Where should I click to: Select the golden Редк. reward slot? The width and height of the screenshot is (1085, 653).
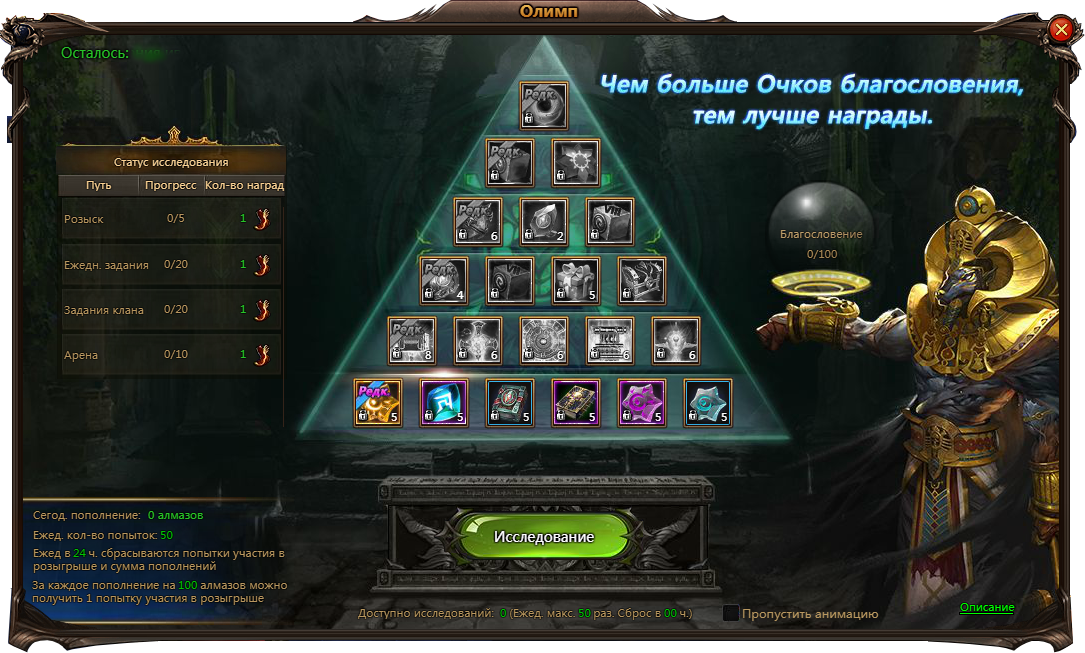[x=378, y=403]
